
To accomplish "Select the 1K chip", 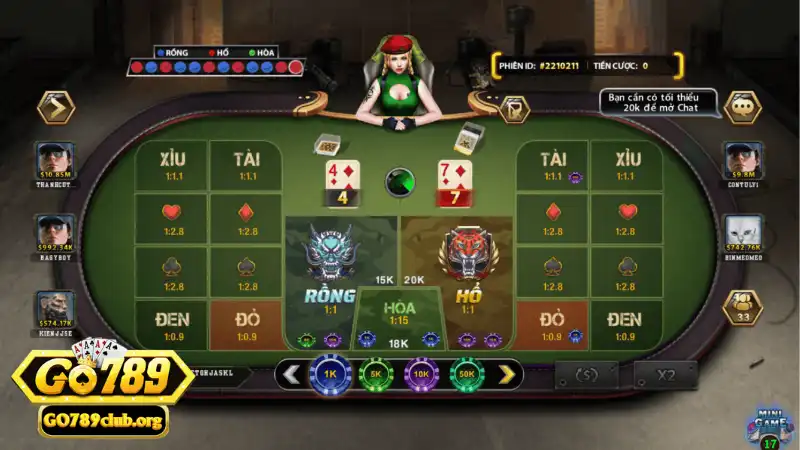I will coord(329,375).
